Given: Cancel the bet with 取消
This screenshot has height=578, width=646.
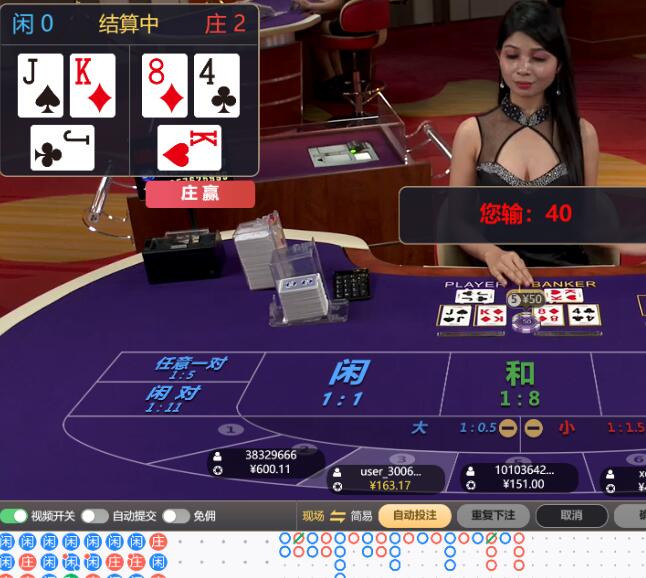Looking at the screenshot, I should coord(571,516).
